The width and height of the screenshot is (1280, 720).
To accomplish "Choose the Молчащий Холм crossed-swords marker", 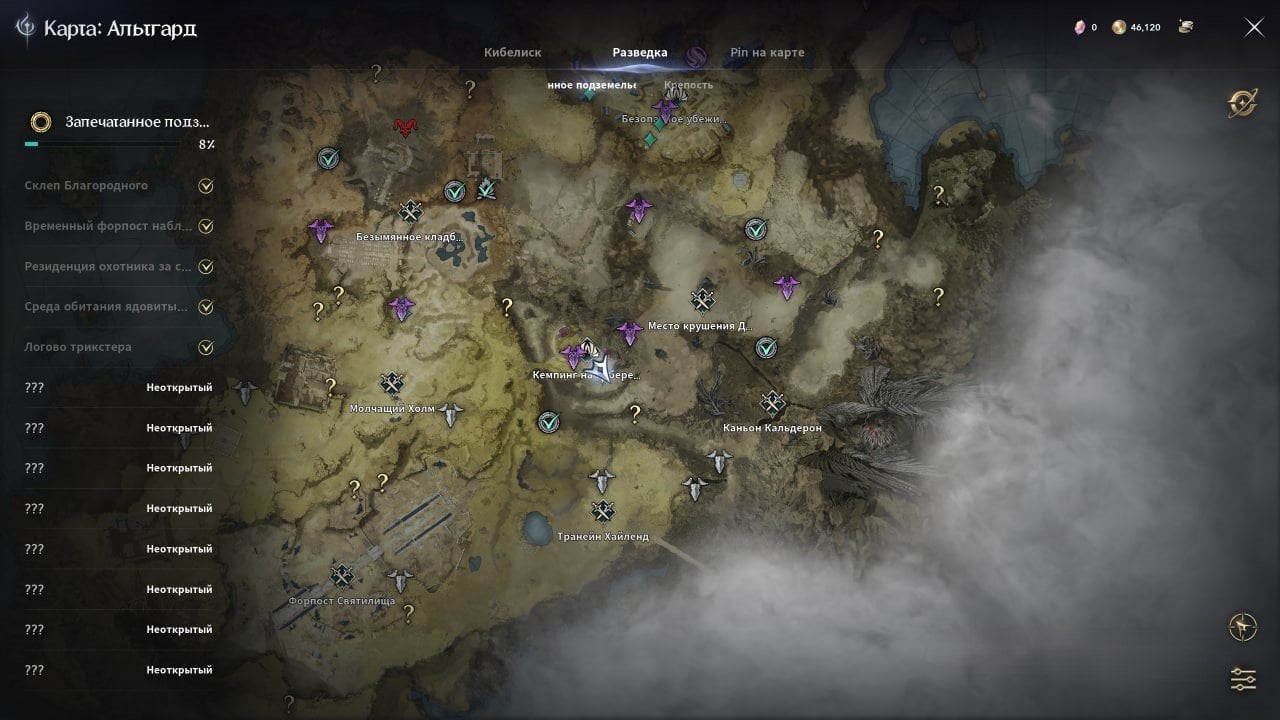I will point(391,384).
